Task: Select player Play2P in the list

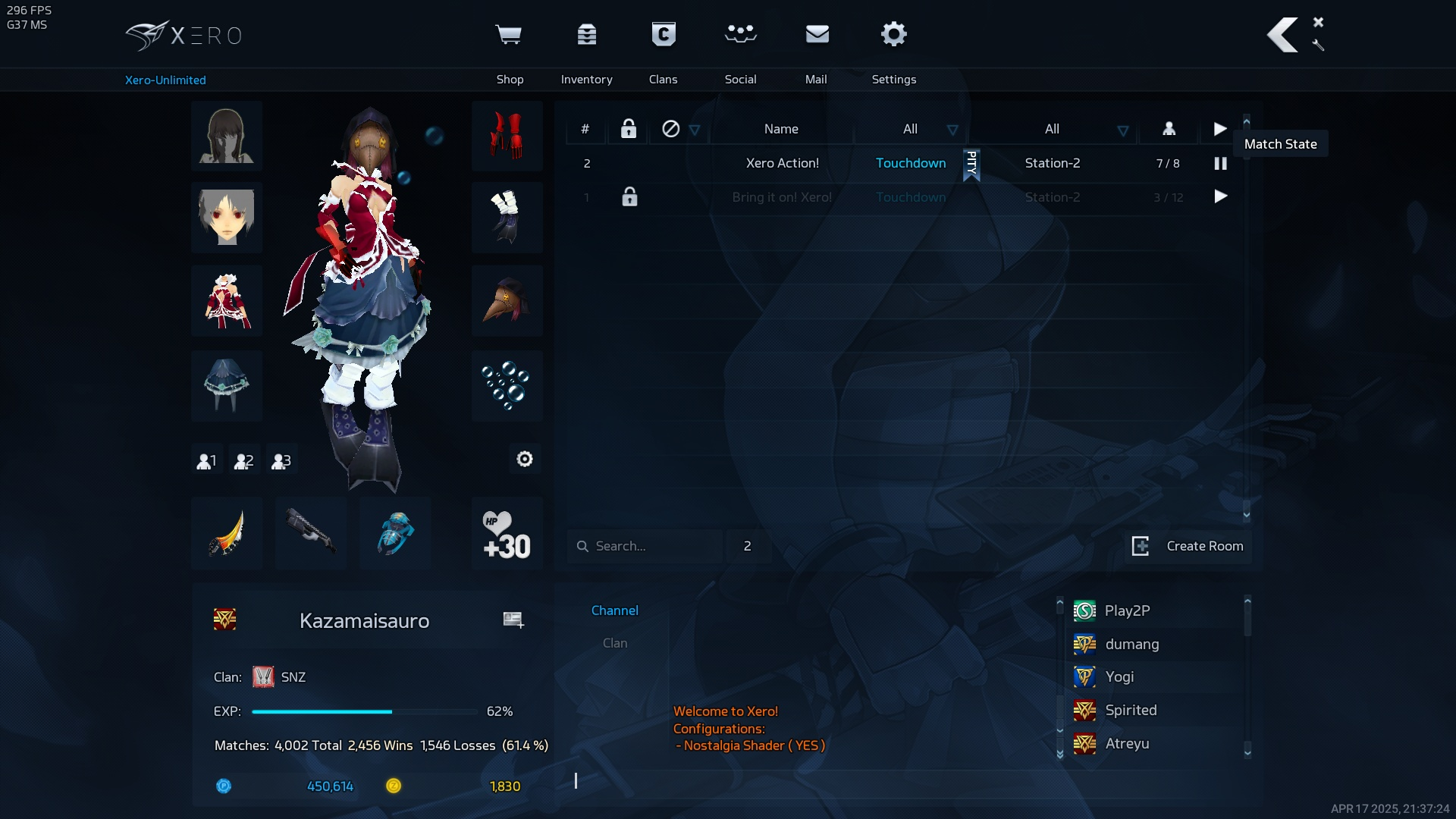Action: click(1127, 610)
